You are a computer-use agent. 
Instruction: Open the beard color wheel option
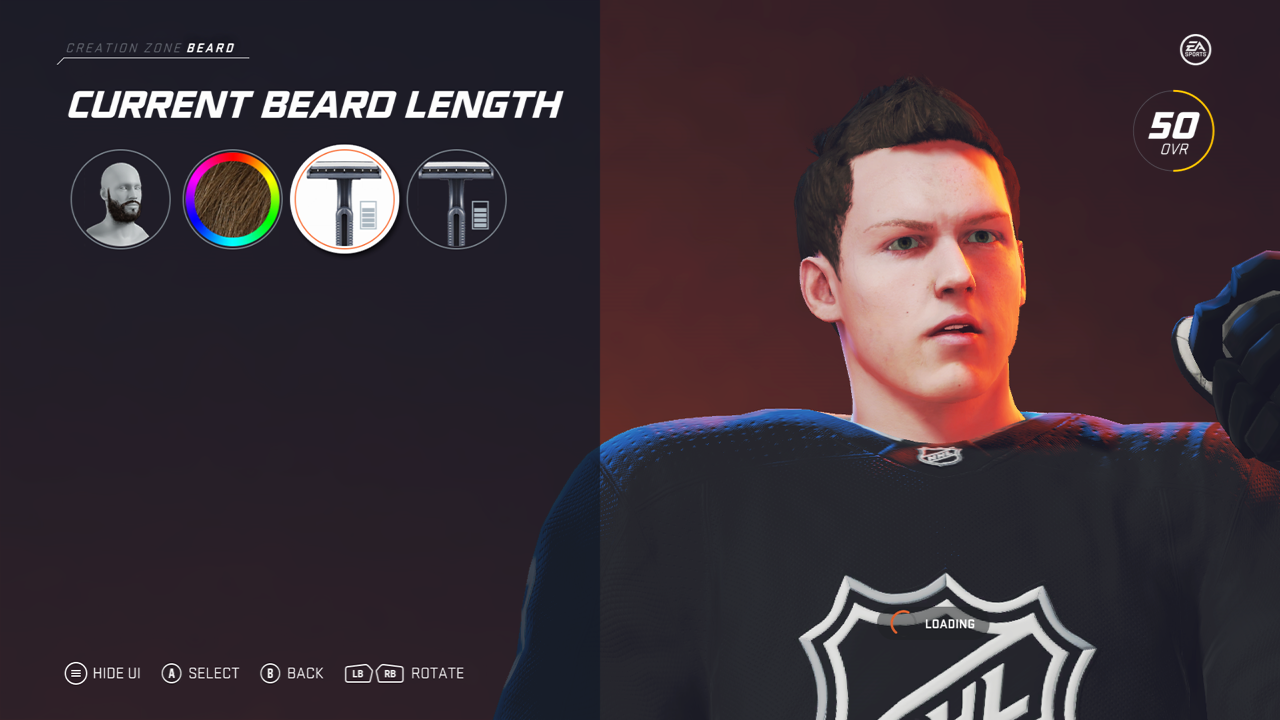coord(232,200)
